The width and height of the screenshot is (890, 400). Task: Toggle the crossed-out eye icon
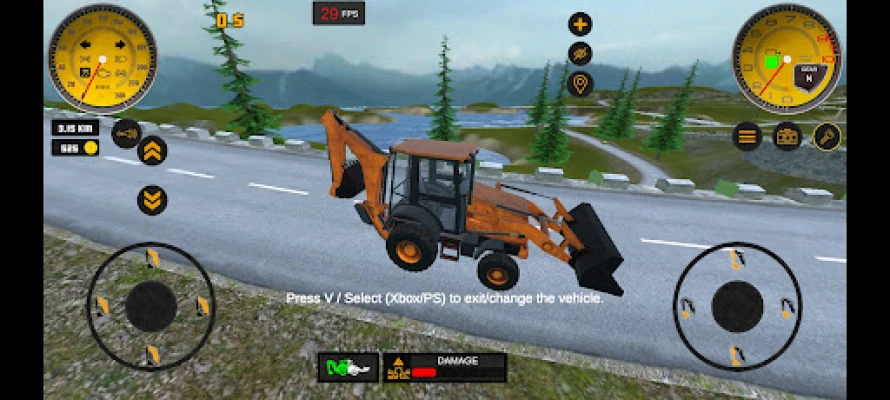click(580, 54)
